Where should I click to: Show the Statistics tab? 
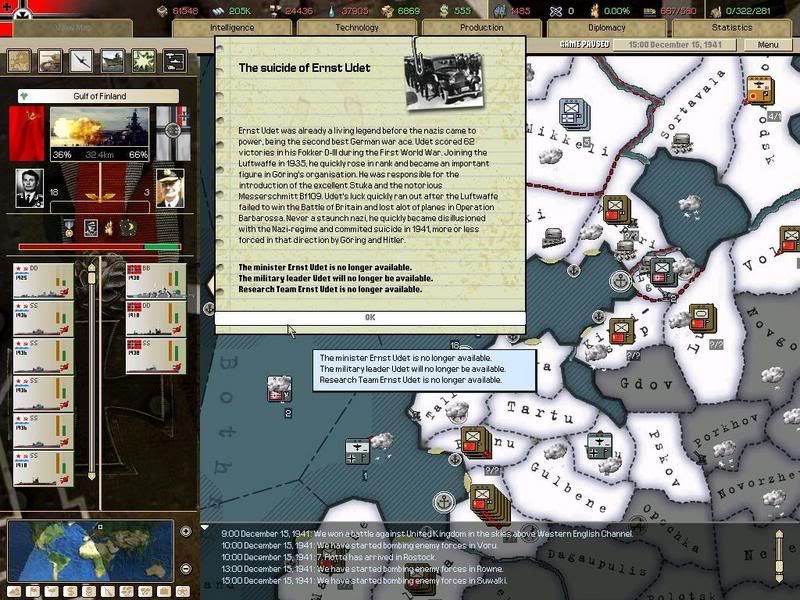tap(732, 28)
